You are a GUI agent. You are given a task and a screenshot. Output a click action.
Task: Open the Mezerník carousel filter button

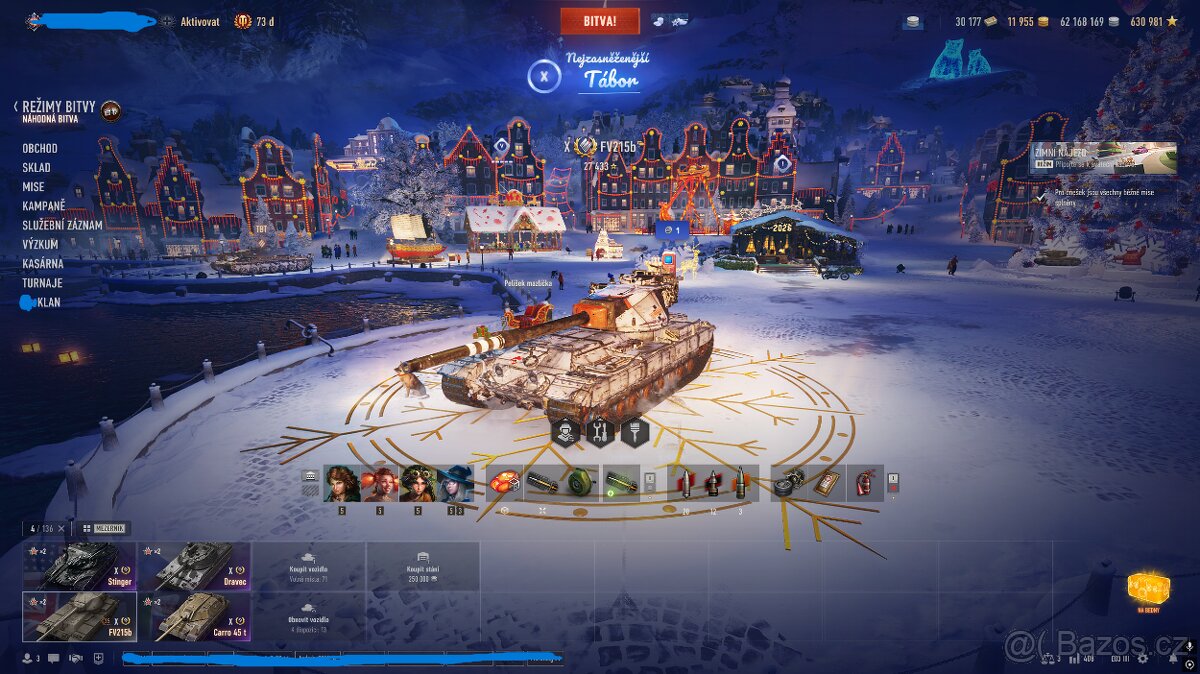(x=105, y=528)
